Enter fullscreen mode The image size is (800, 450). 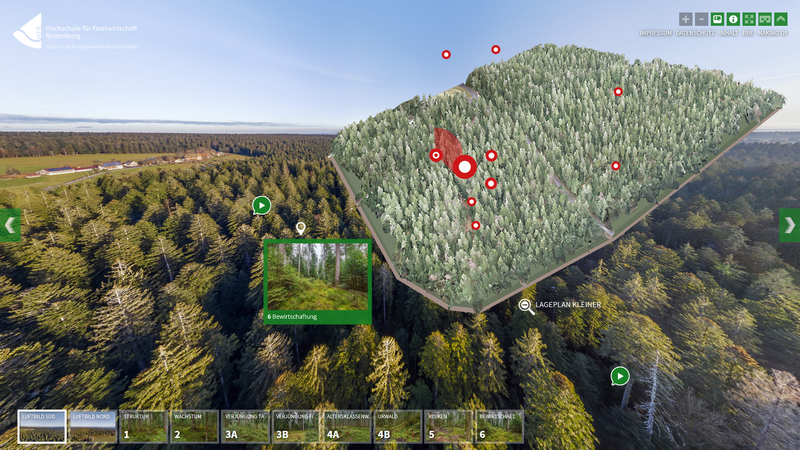point(749,19)
